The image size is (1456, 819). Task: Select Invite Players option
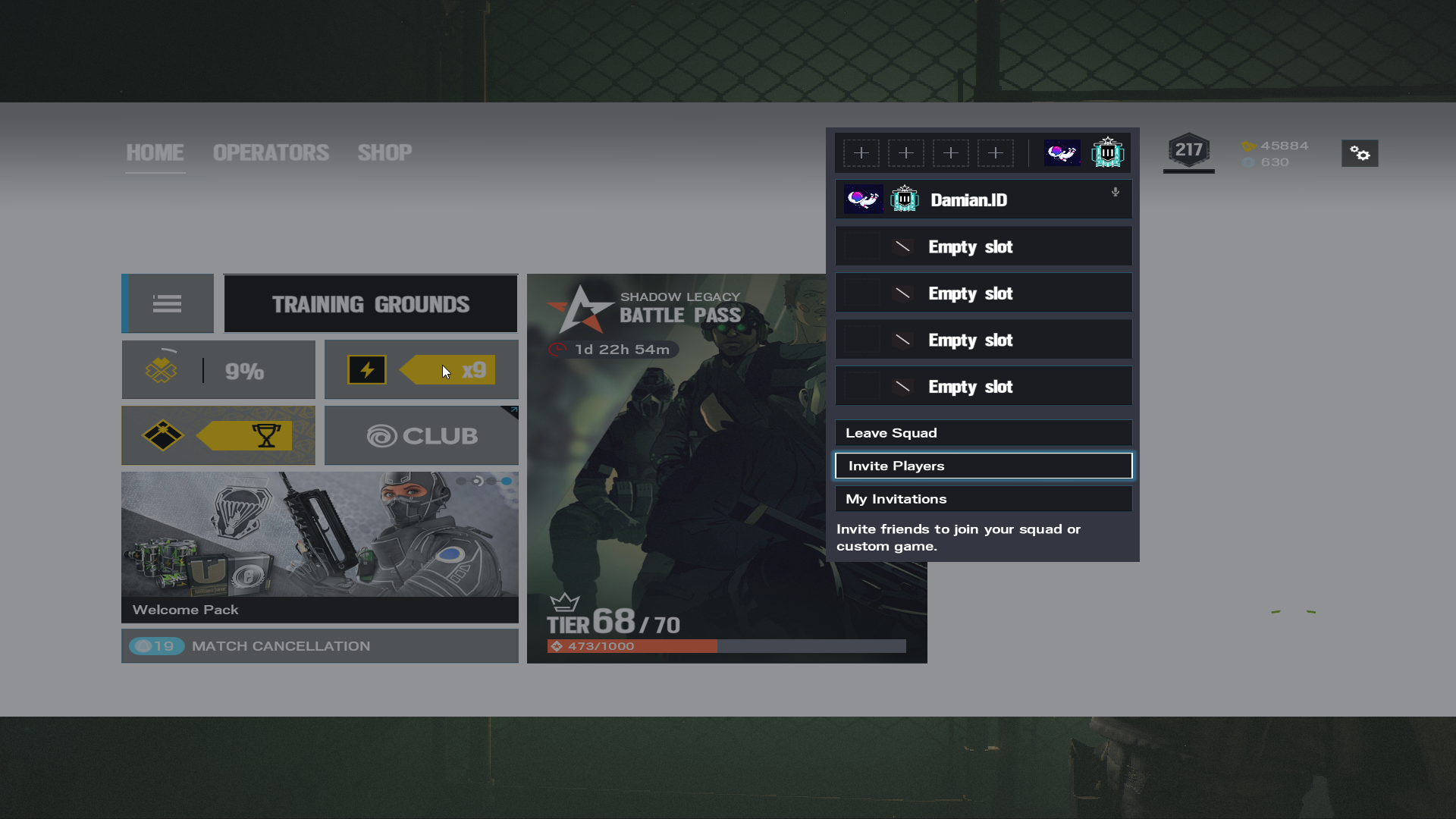(x=983, y=466)
